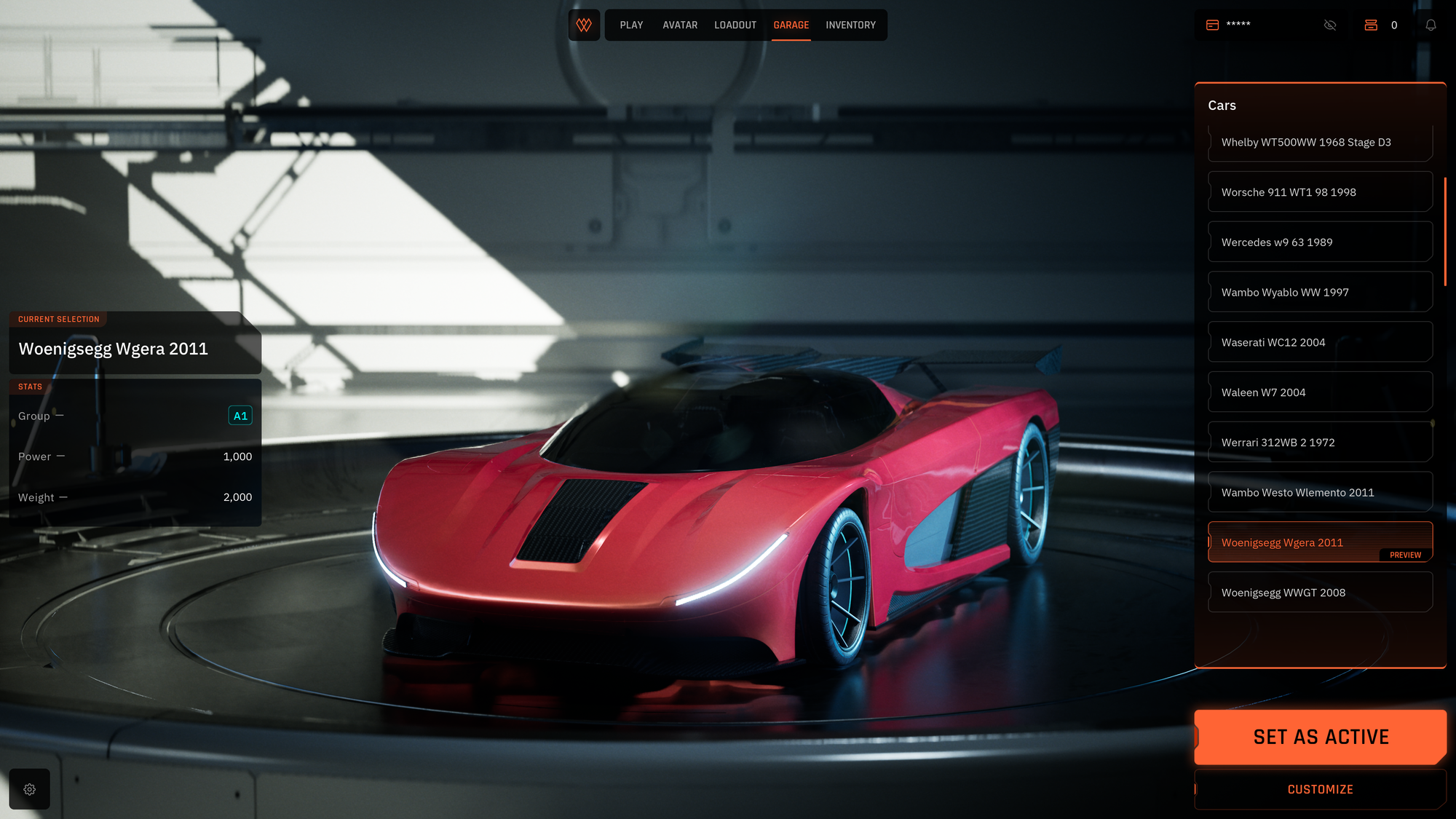Click the orange logo home icon
This screenshot has height=819, width=1456.
(584, 25)
